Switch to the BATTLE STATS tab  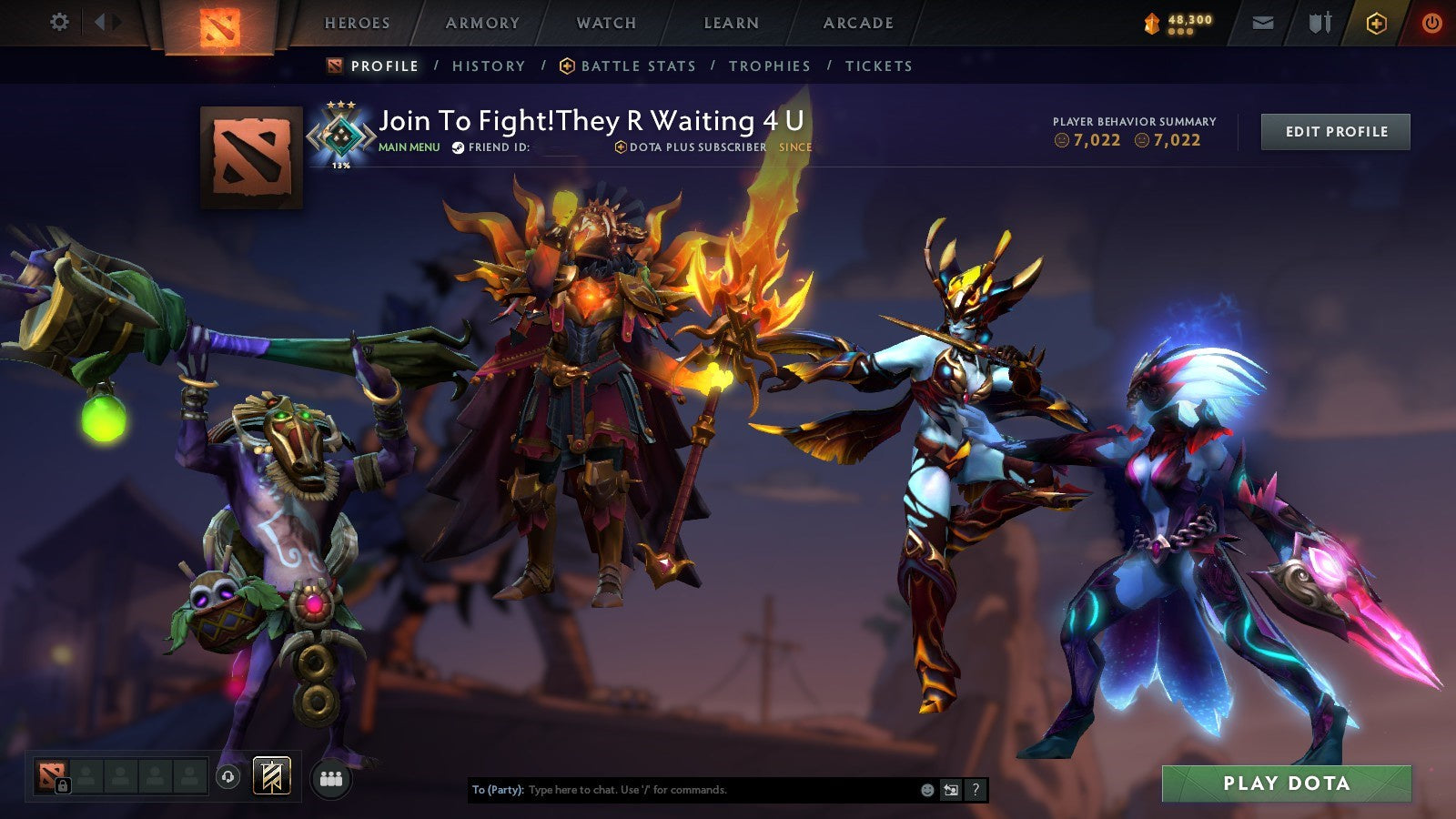(636, 66)
